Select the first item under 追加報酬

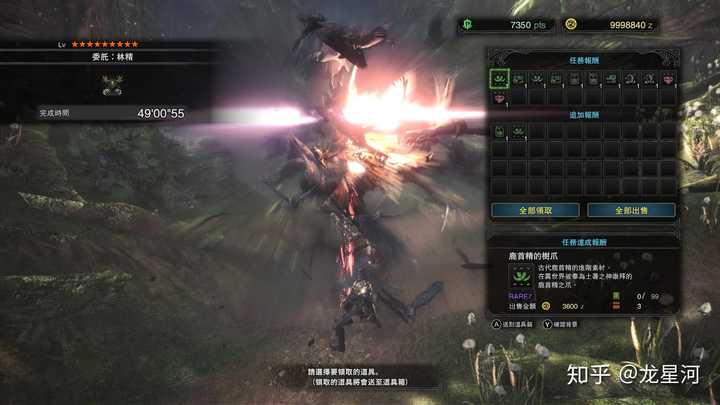(x=499, y=131)
